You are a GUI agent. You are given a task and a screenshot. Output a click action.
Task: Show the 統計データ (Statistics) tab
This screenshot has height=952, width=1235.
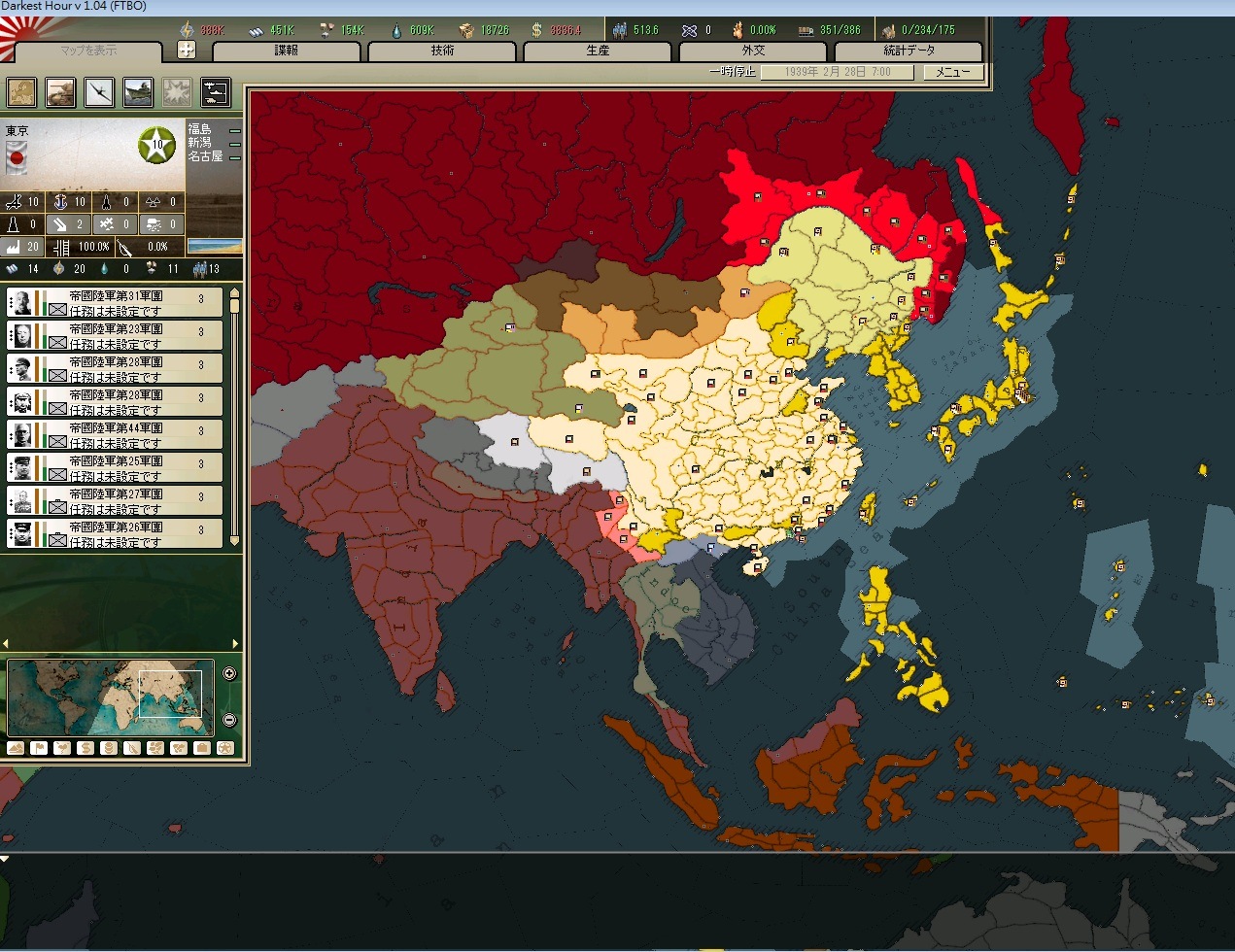(x=909, y=51)
